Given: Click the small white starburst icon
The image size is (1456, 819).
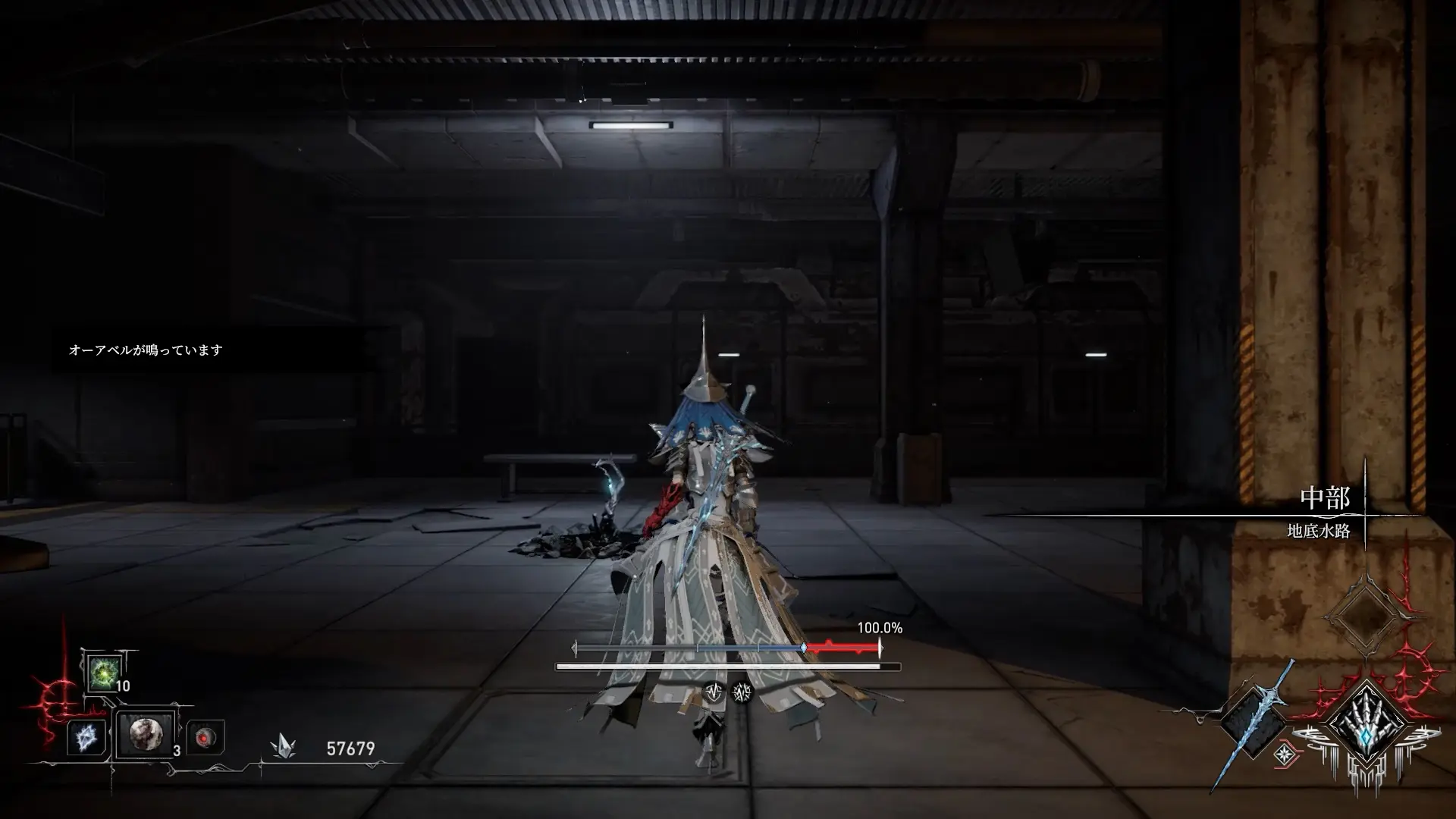Looking at the screenshot, I should pyautogui.click(x=1285, y=754).
